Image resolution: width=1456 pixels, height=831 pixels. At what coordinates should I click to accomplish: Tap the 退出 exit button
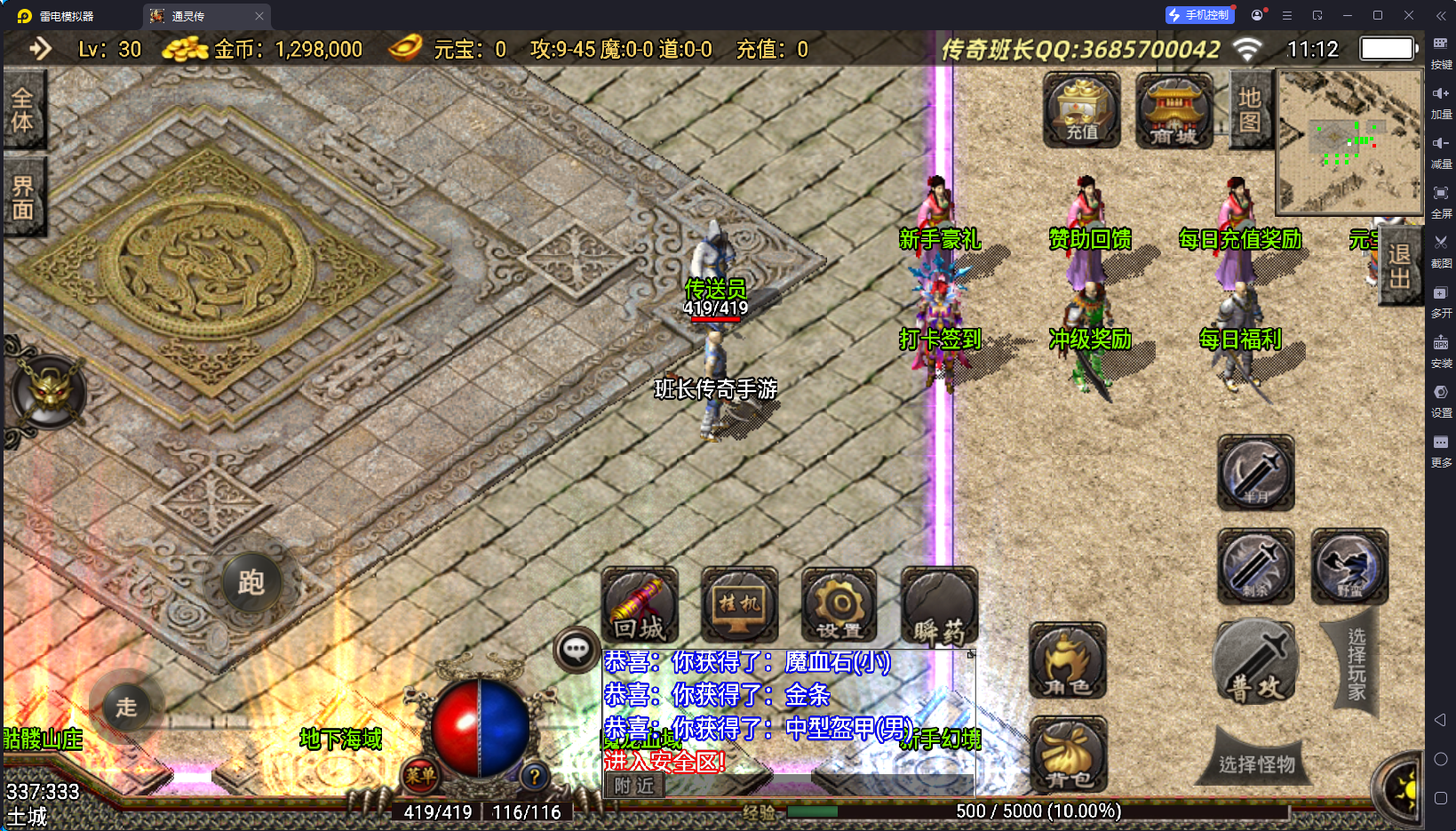pyautogui.click(x=1399, y=267)
